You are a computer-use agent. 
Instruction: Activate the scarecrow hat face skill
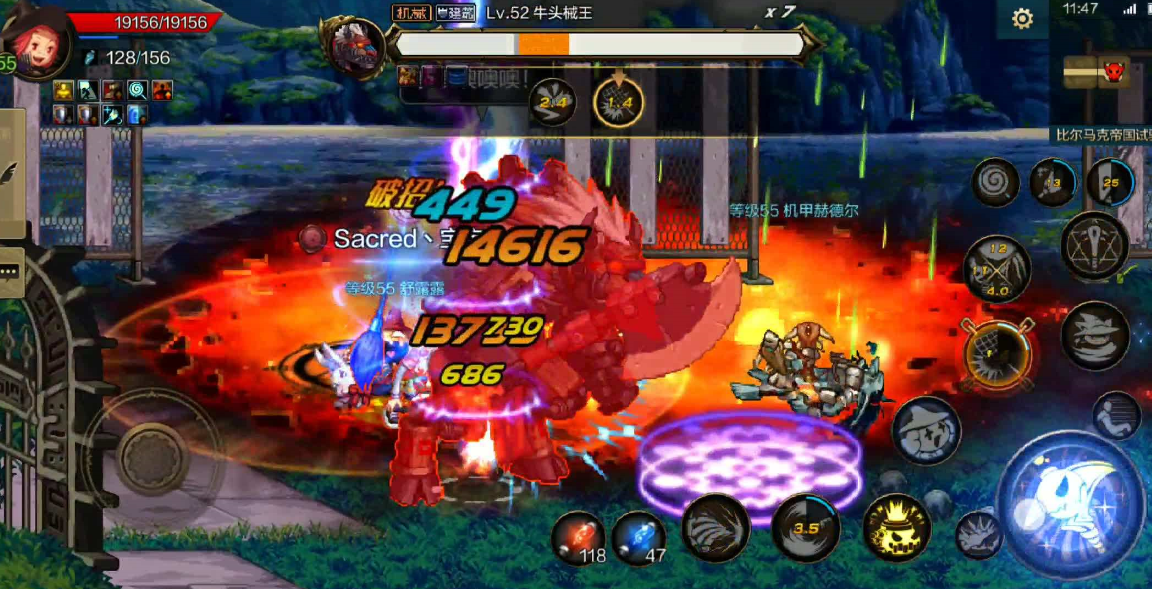pos(927,431)
